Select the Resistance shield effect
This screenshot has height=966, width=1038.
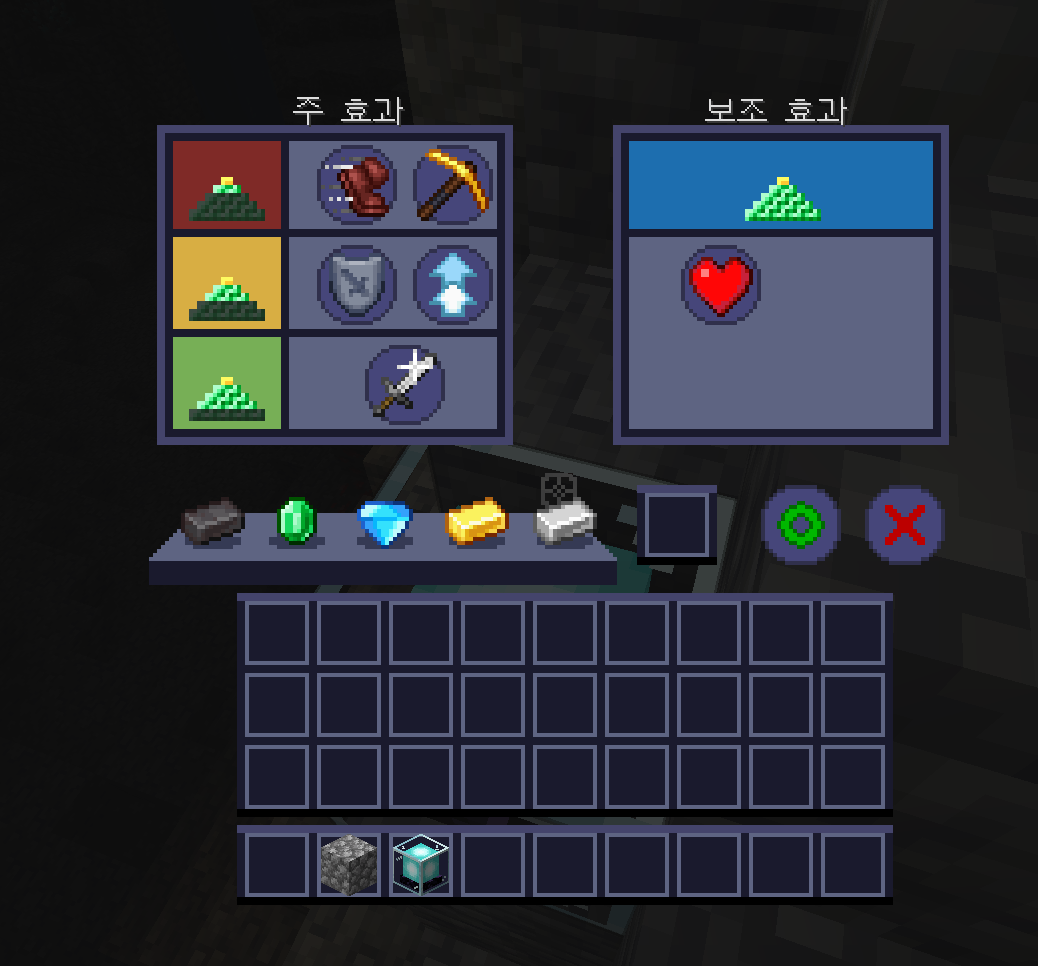click(357, 284)
